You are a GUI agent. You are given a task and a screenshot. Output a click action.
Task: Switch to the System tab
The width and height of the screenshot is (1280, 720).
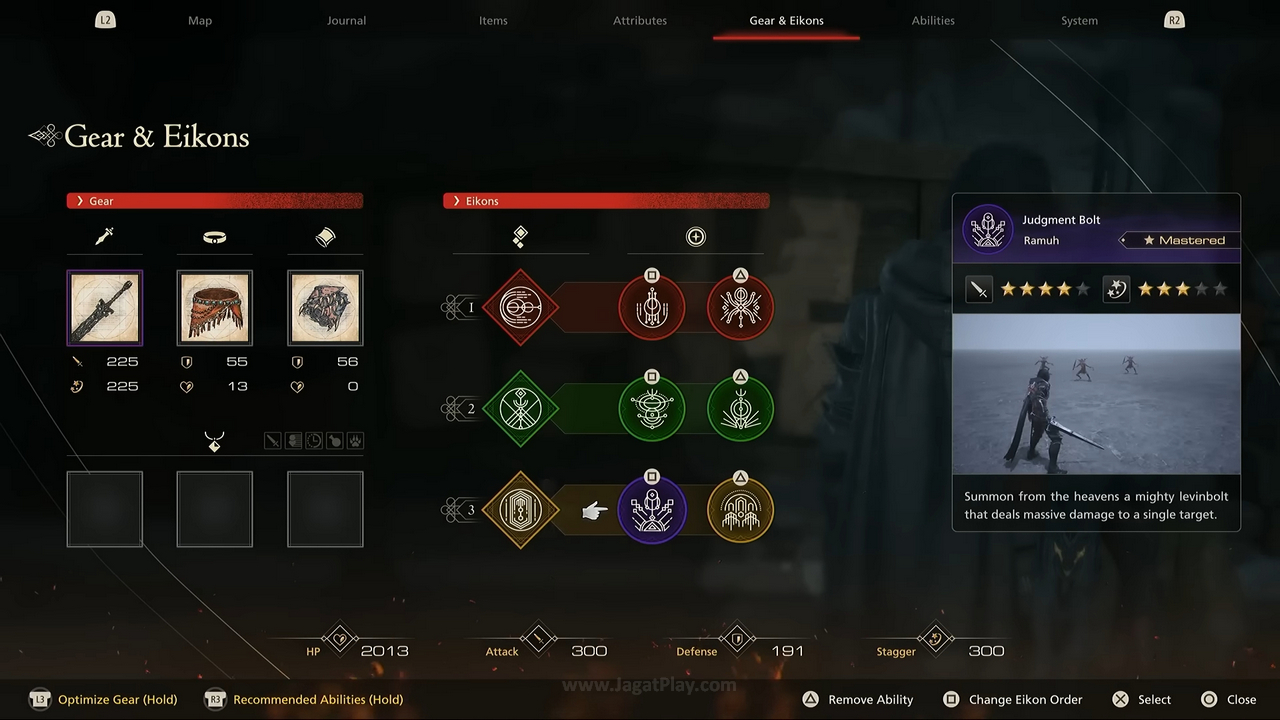1079,20
